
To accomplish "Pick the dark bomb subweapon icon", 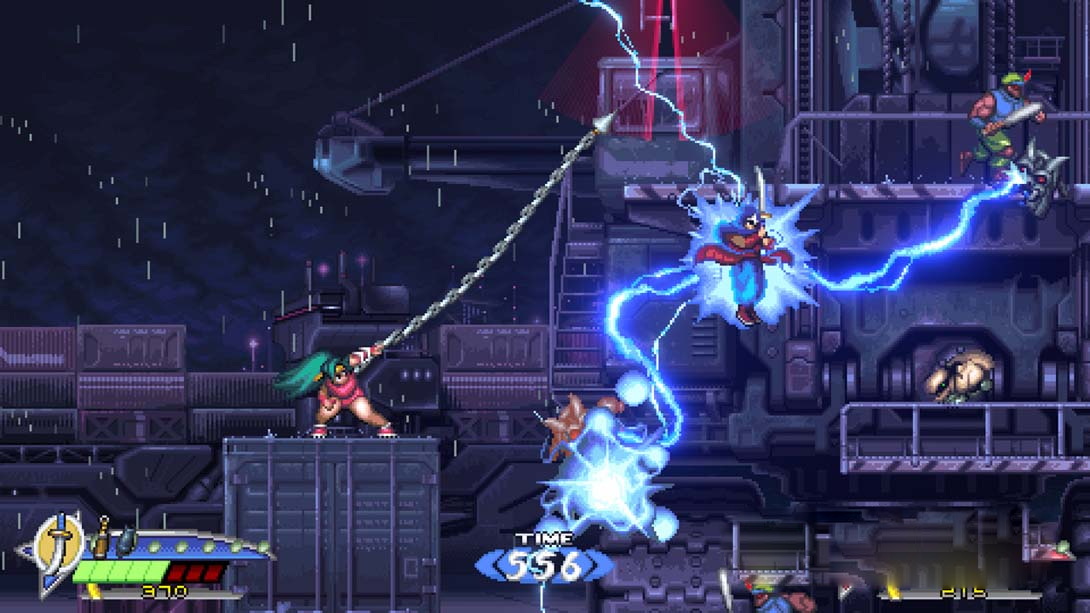I will pyautogui.click(x=125, y=541).
